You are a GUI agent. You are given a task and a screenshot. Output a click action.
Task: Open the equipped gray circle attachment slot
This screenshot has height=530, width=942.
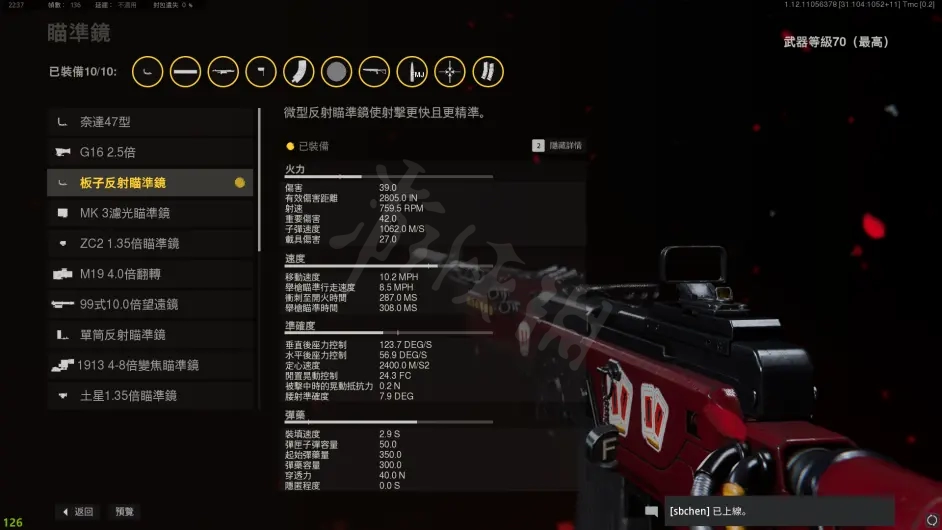click(337, 71)
